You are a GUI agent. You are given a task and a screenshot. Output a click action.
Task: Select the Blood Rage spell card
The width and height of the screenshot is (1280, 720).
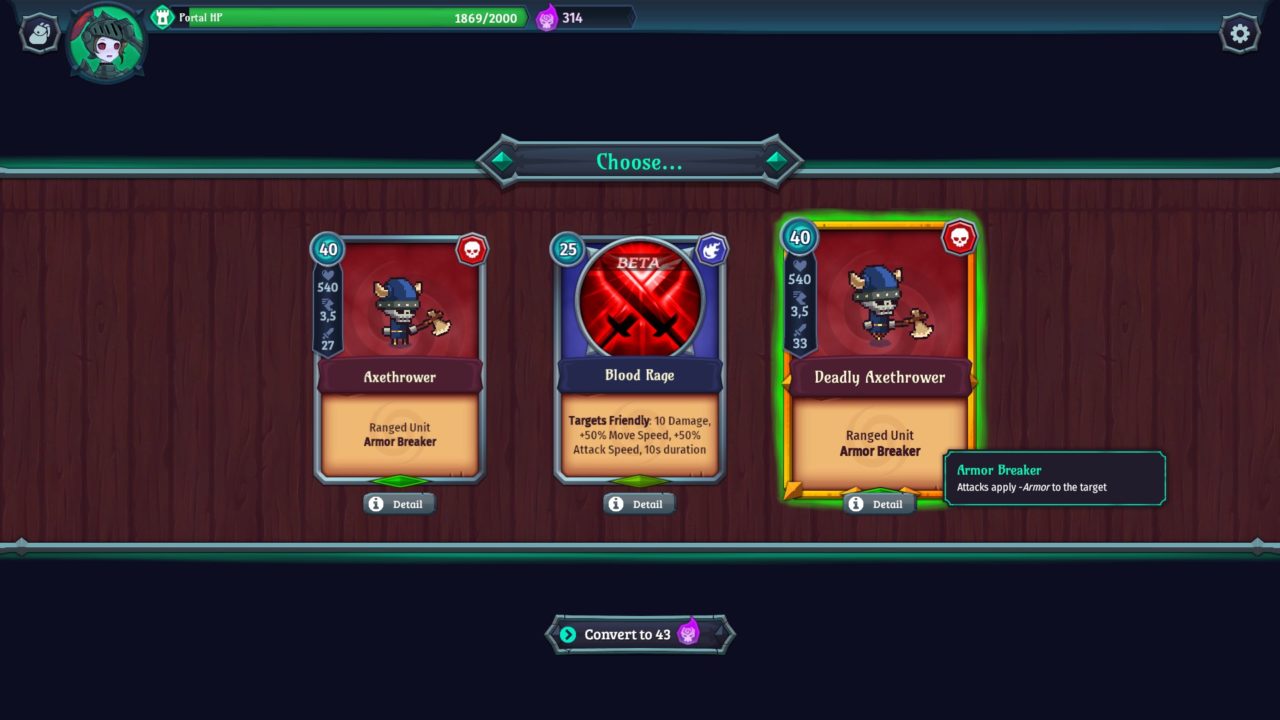coord(640,360)
